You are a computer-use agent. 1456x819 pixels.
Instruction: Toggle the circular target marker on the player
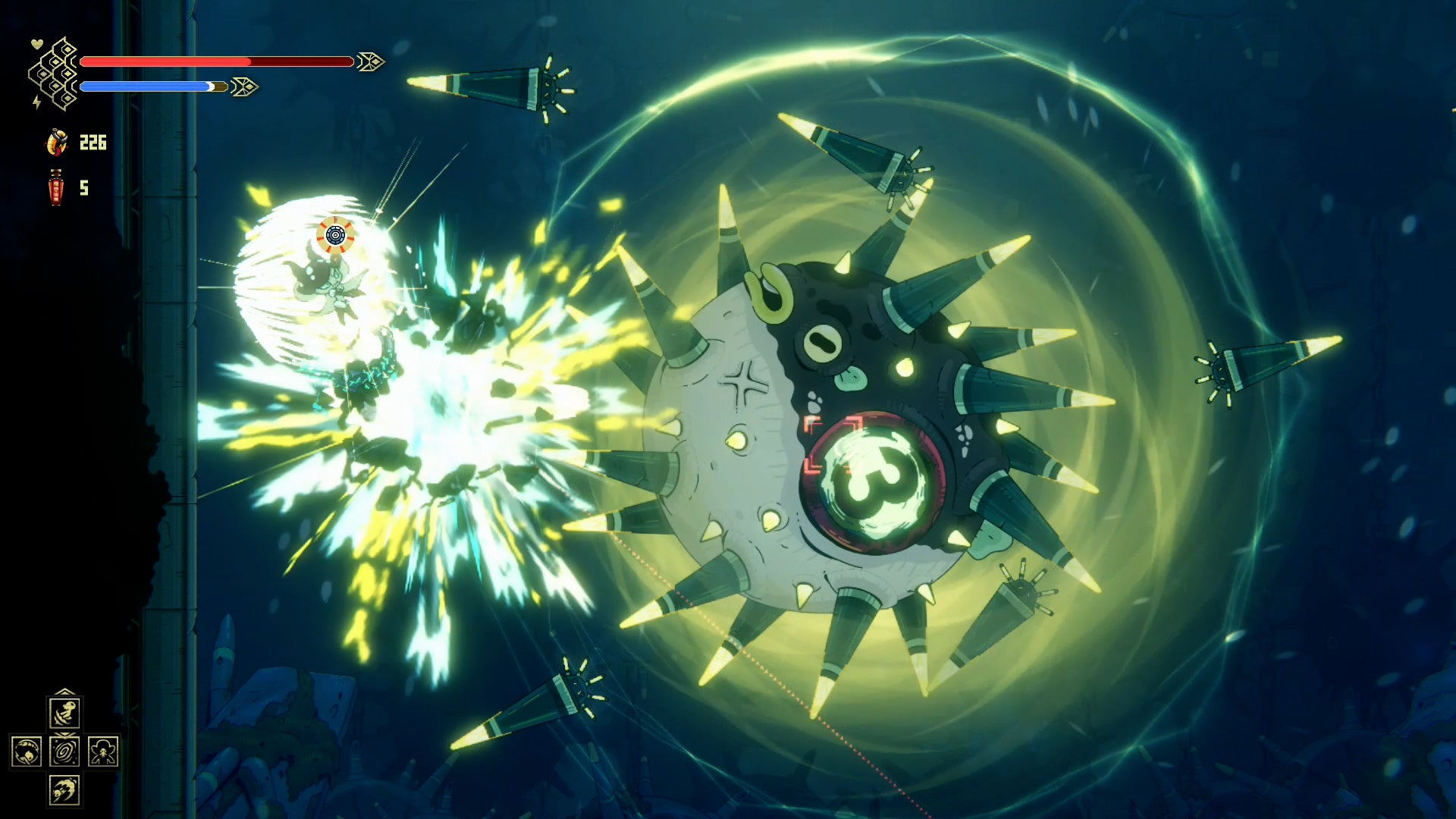(334, 235)
